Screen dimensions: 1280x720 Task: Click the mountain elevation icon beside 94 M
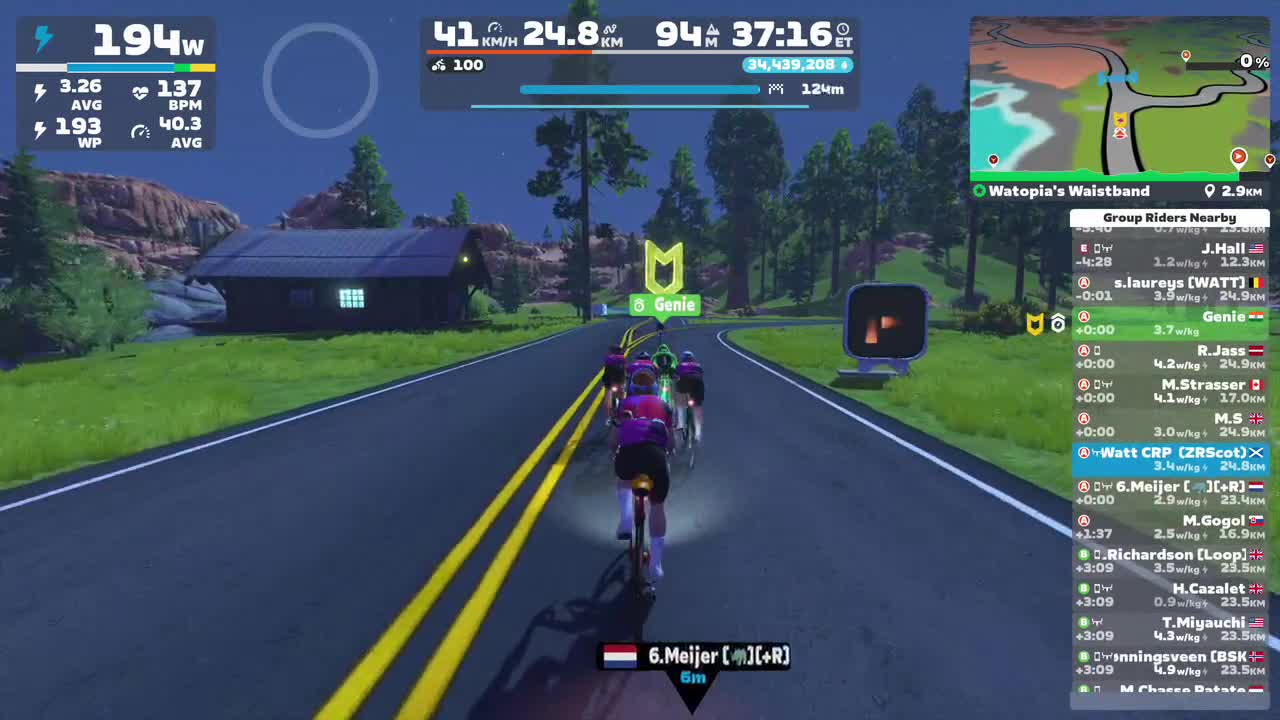coord(712,30)
